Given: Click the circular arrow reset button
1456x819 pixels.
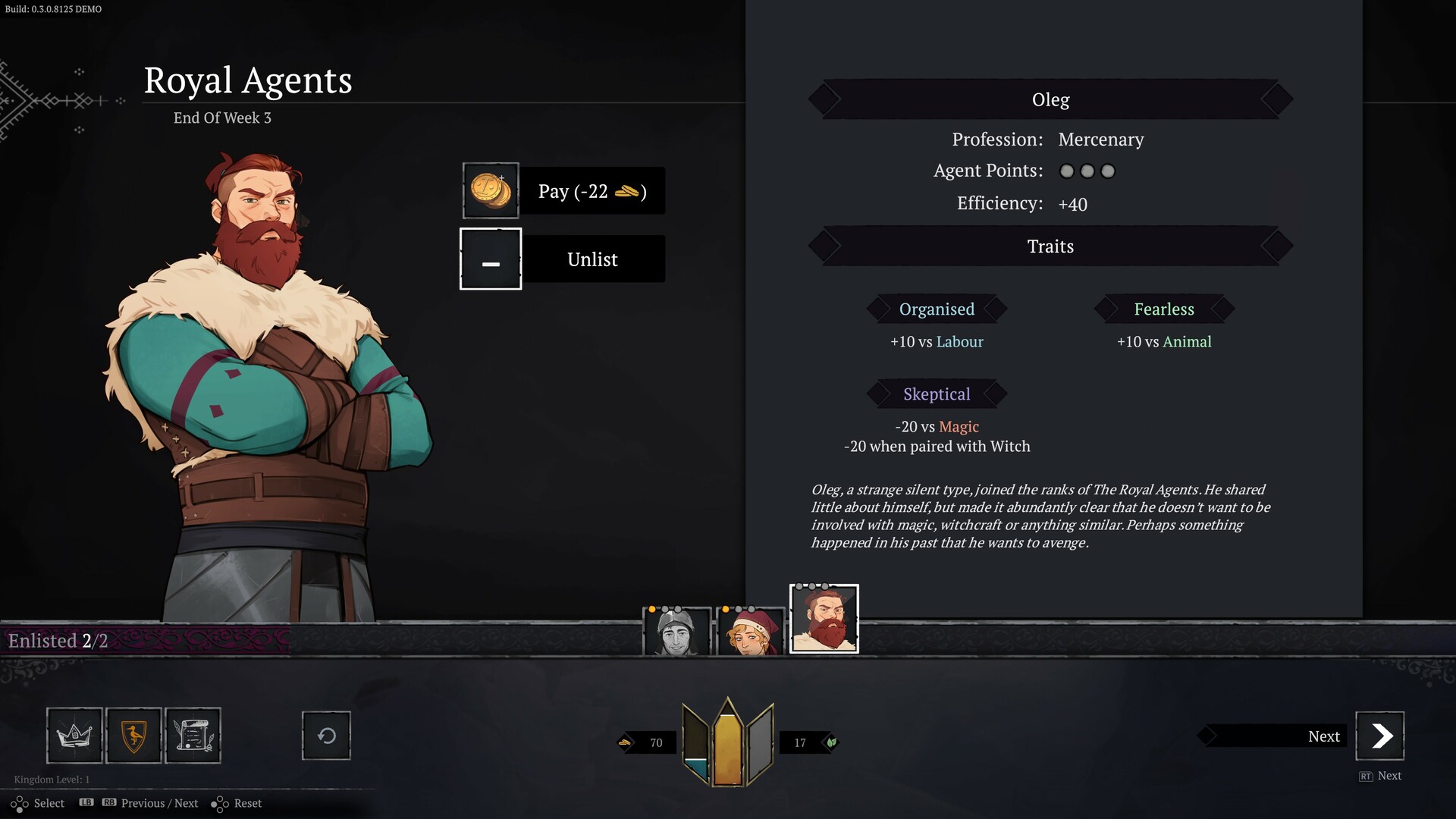Looking at the screenshot, I should [x=326, y=735].
